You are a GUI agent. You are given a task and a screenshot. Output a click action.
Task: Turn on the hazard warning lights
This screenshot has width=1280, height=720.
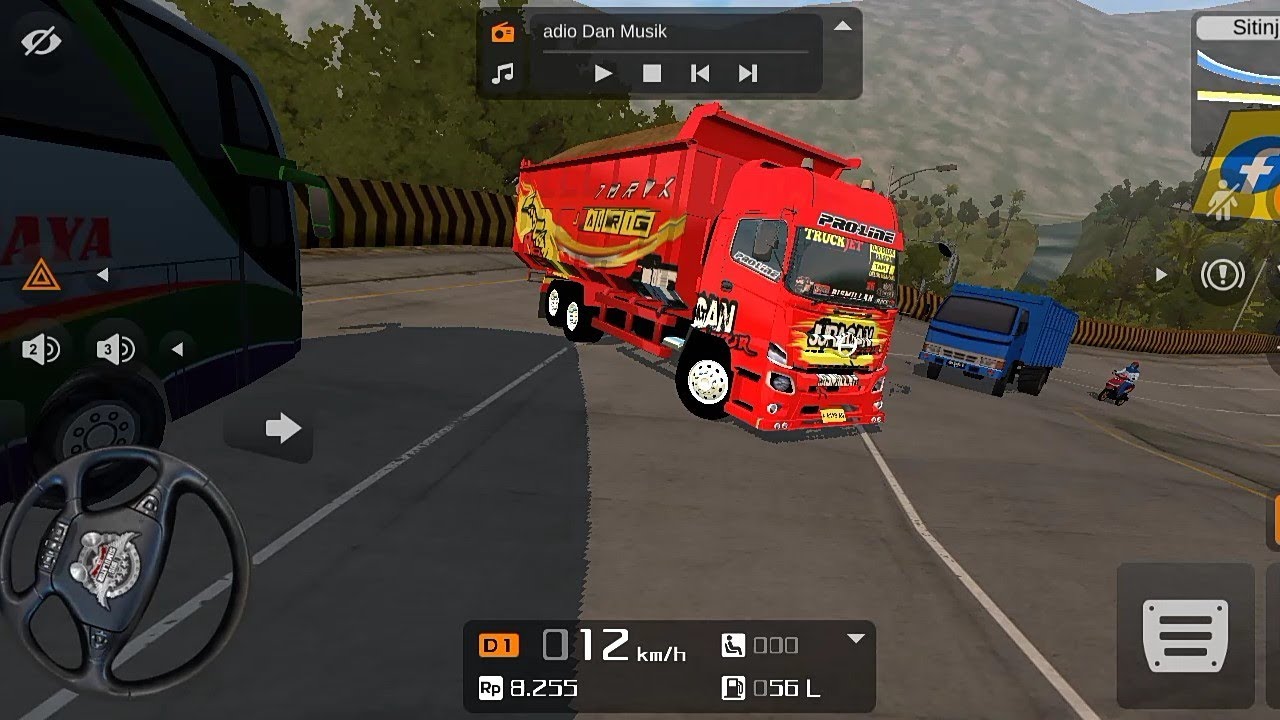click(41, 274)
